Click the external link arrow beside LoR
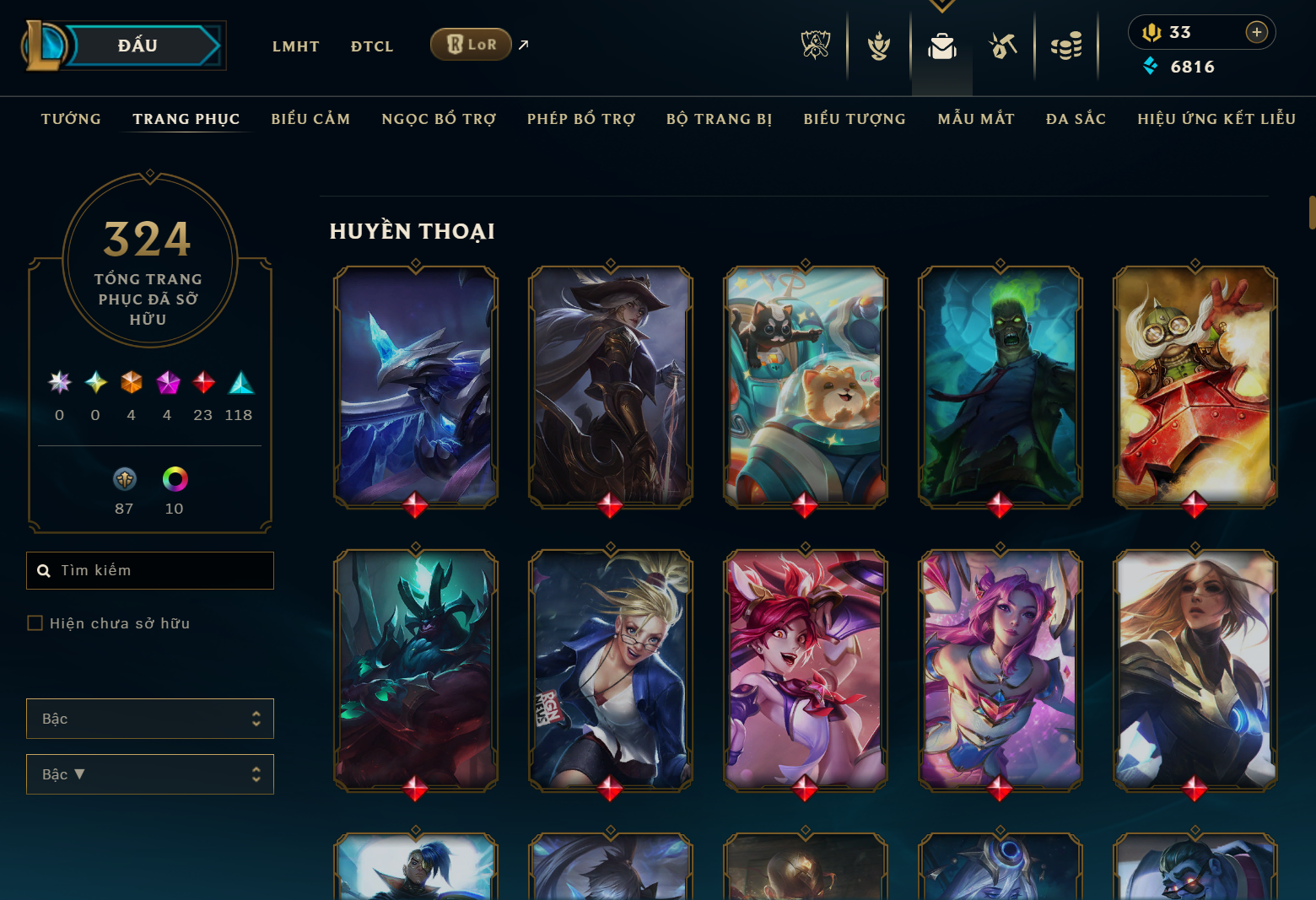Image resolution: width=1316 pixels, height=900 pixels. (523, 44)
